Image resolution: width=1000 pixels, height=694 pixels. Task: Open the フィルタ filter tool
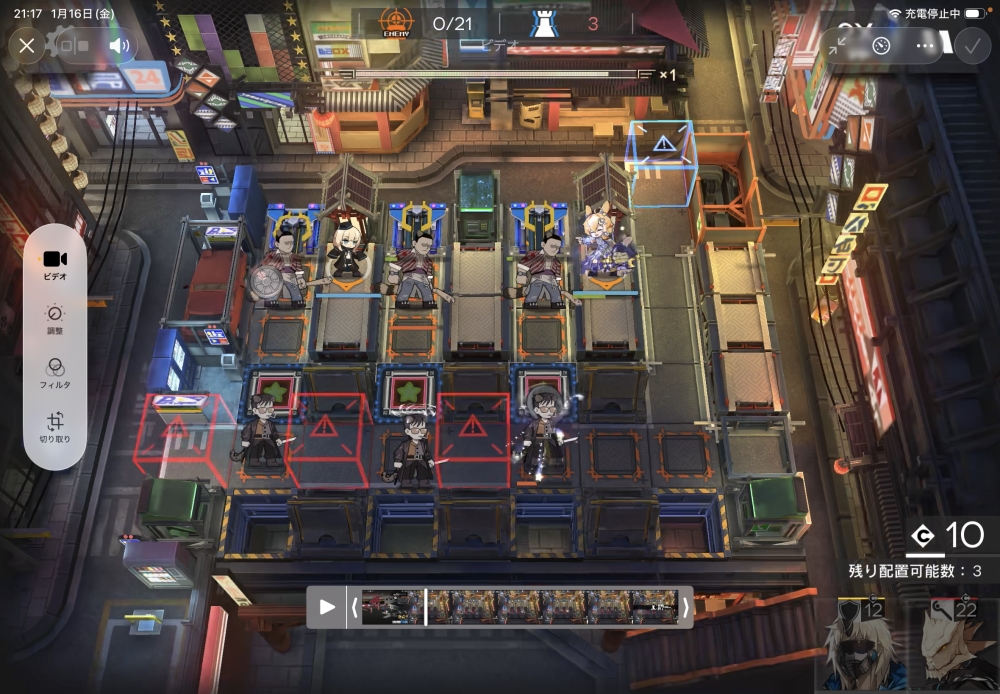point(55,372)
